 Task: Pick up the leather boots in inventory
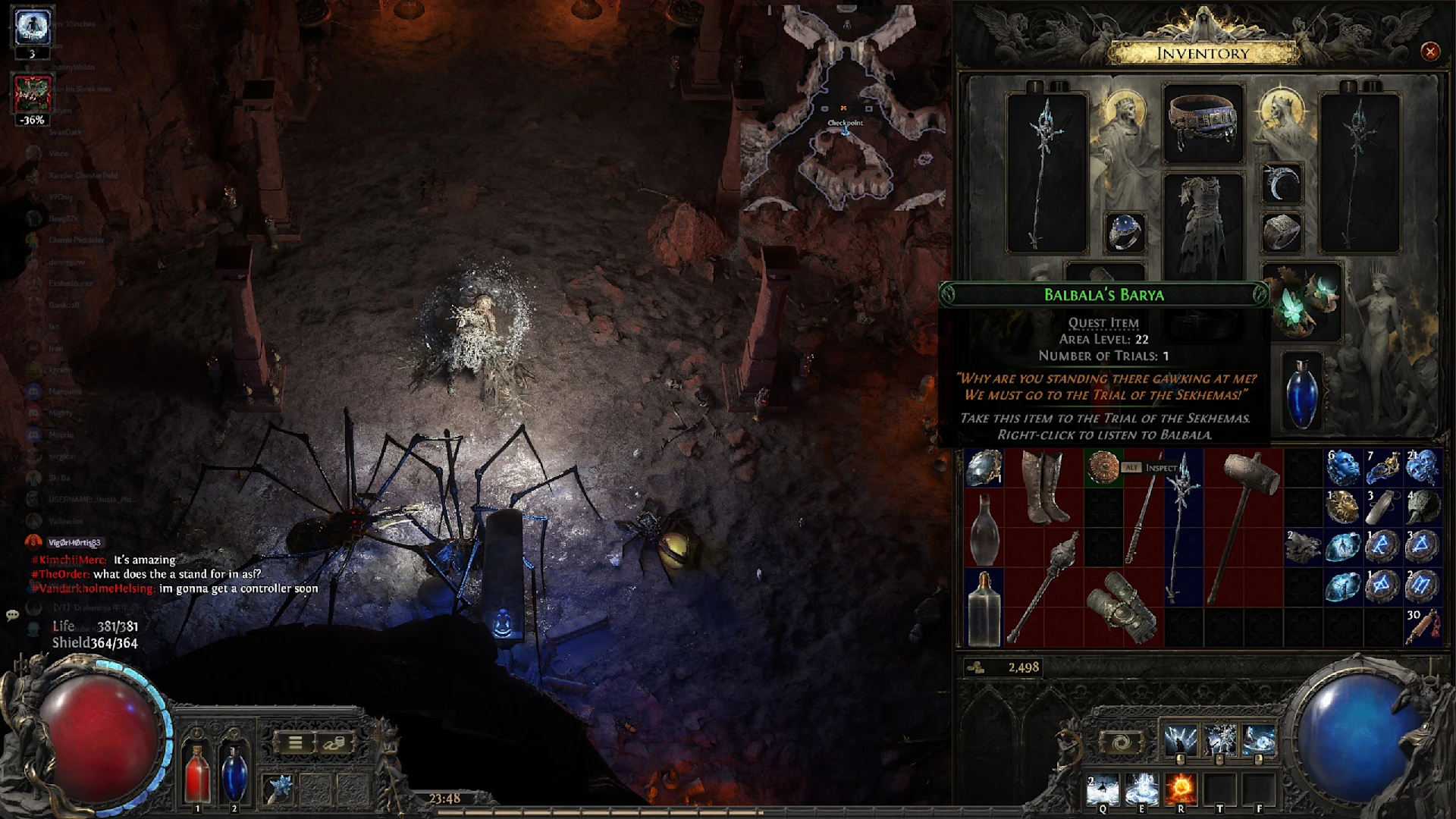(1043, 488)
